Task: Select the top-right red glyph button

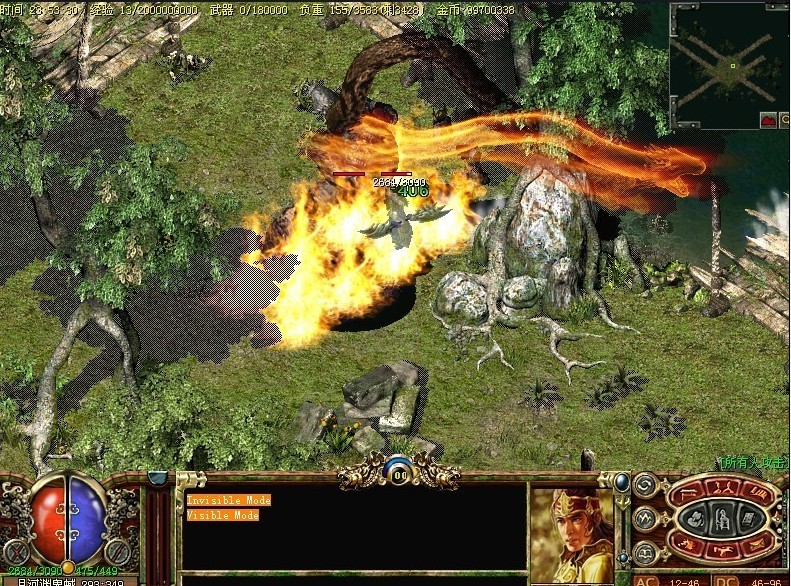Action: pyautogui.click(x=757, y=493)
